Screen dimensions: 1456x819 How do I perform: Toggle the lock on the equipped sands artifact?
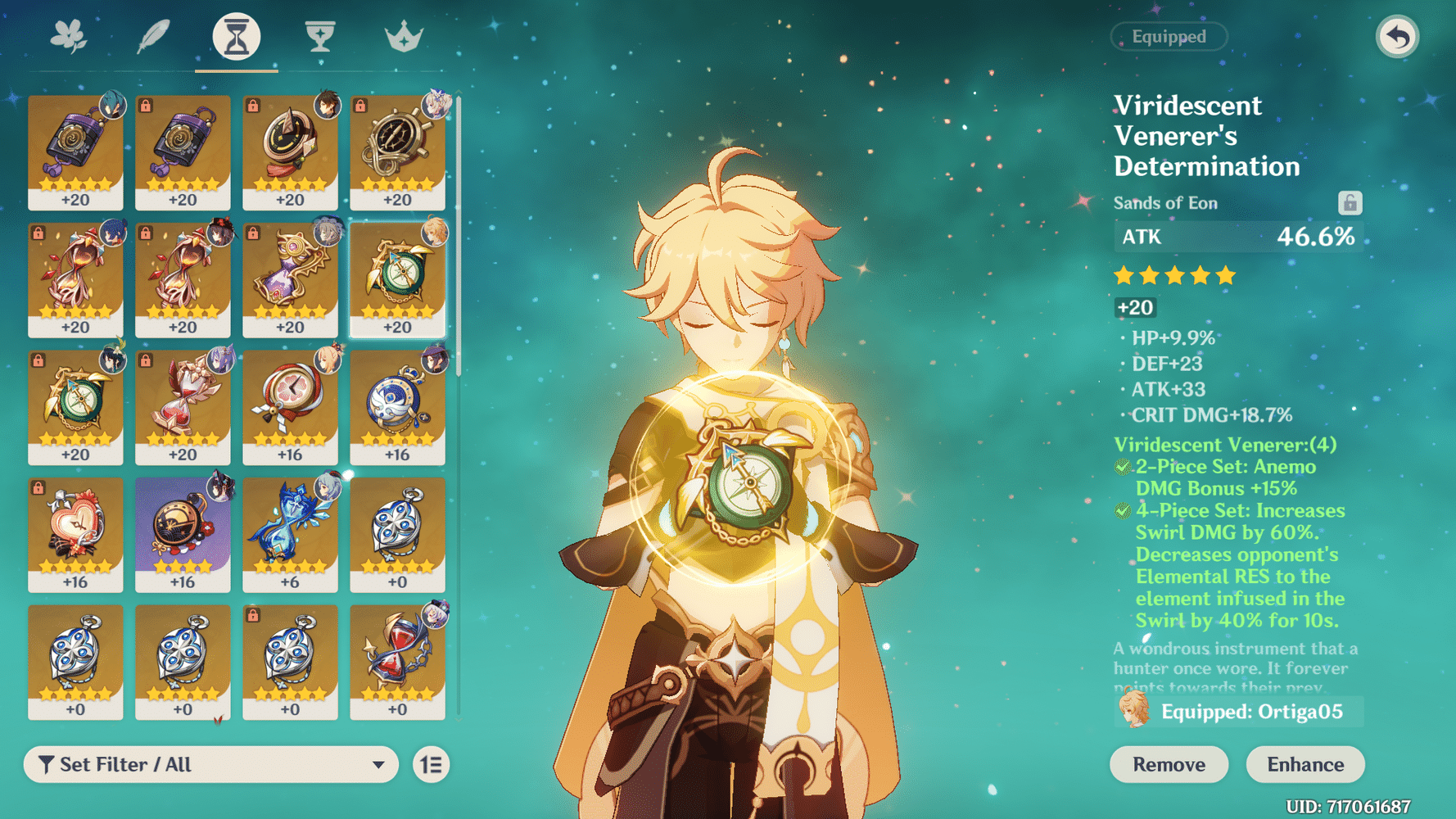[1352, 202]
